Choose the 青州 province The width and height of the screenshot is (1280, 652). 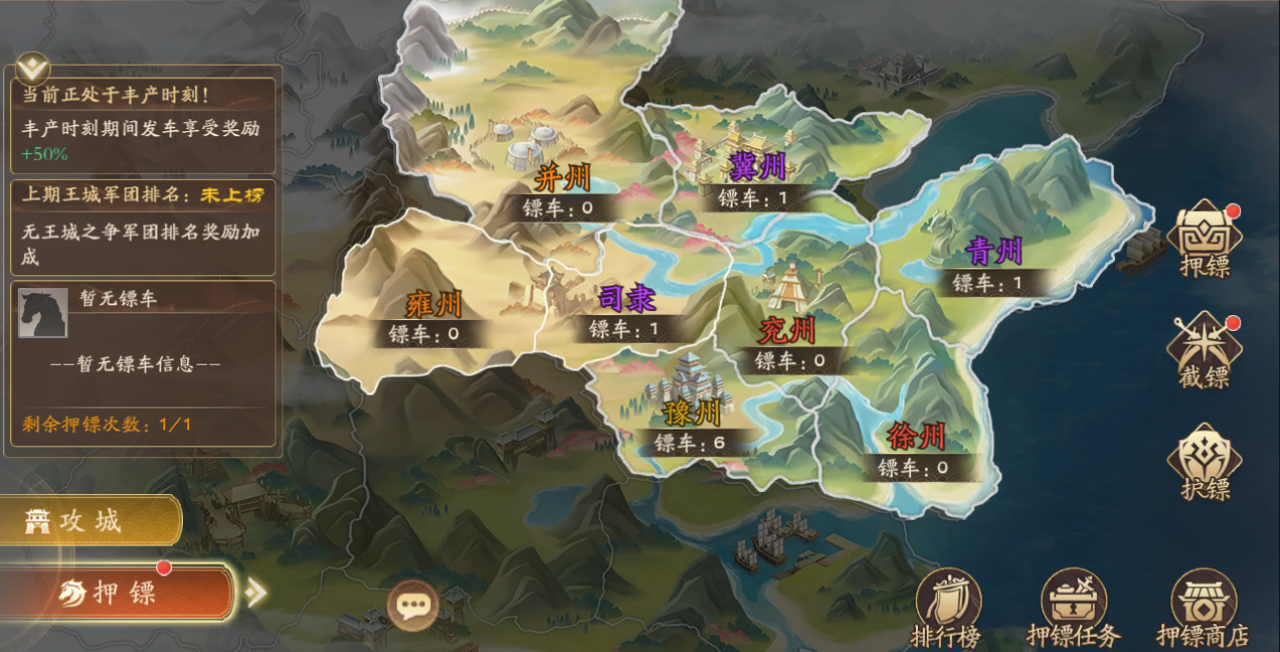pyautogui.click(x=993, y=252)
